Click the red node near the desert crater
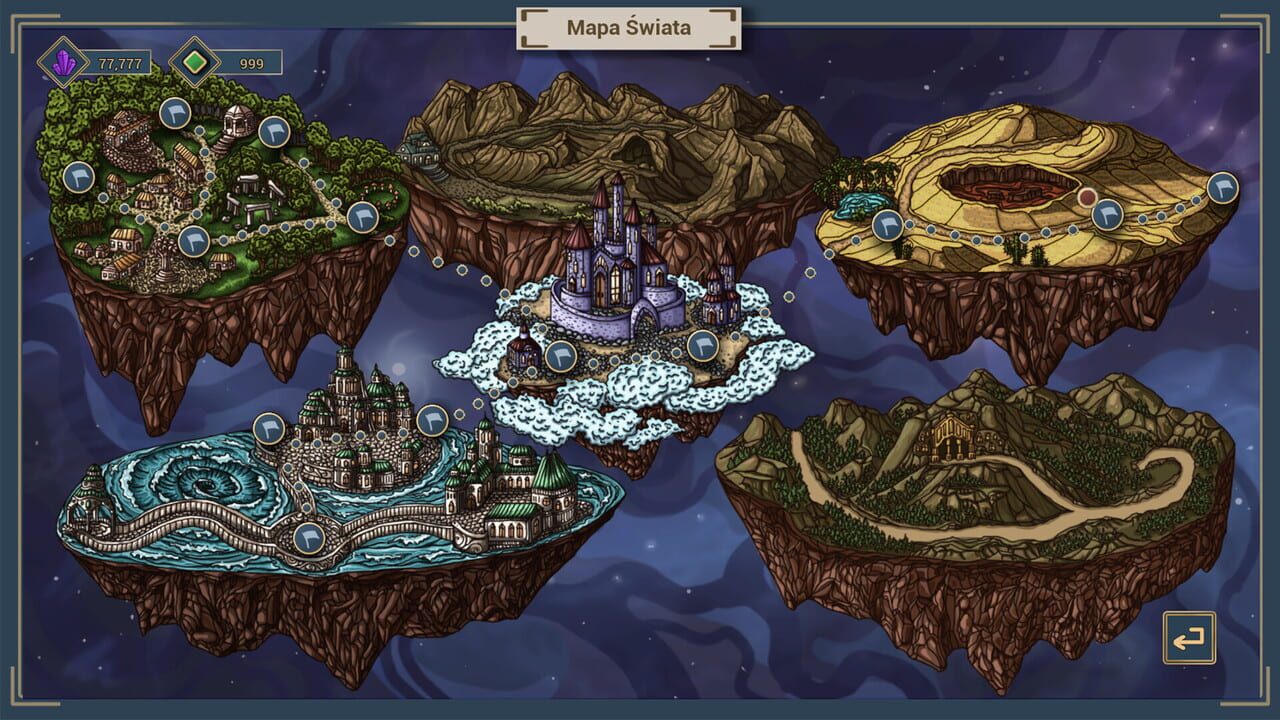The width and height of the screenshot is (1280, 720). pos(1086,198)
